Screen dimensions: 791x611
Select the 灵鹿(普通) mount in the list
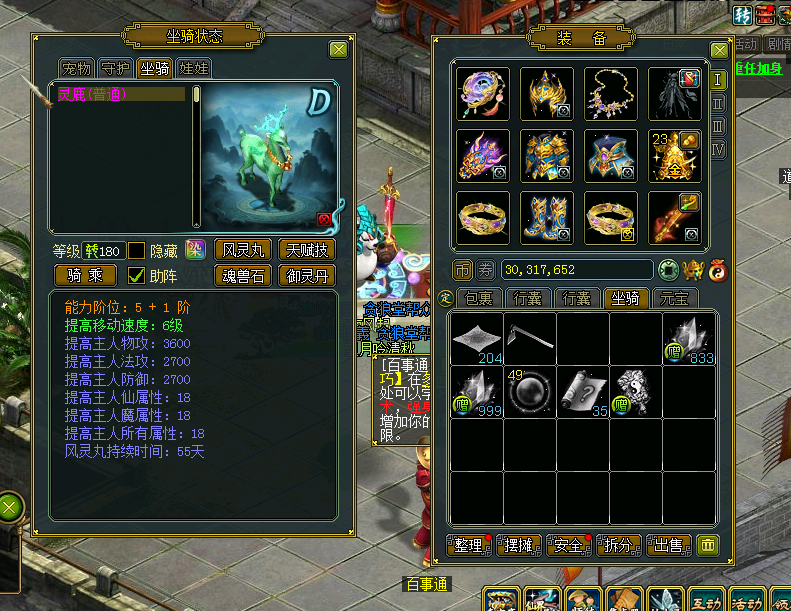click(x=120, y=94)
